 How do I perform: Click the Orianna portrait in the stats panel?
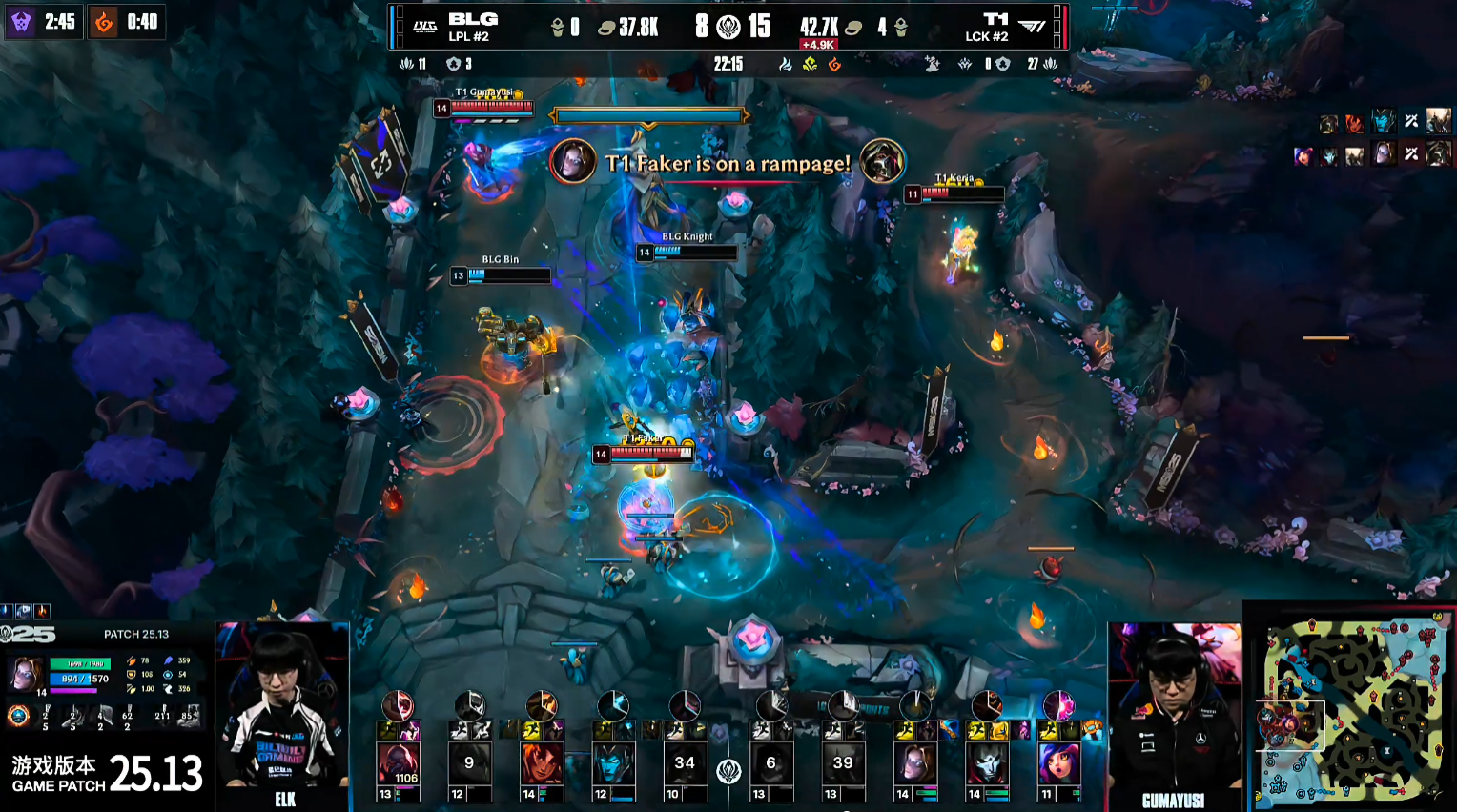[26, 674]
